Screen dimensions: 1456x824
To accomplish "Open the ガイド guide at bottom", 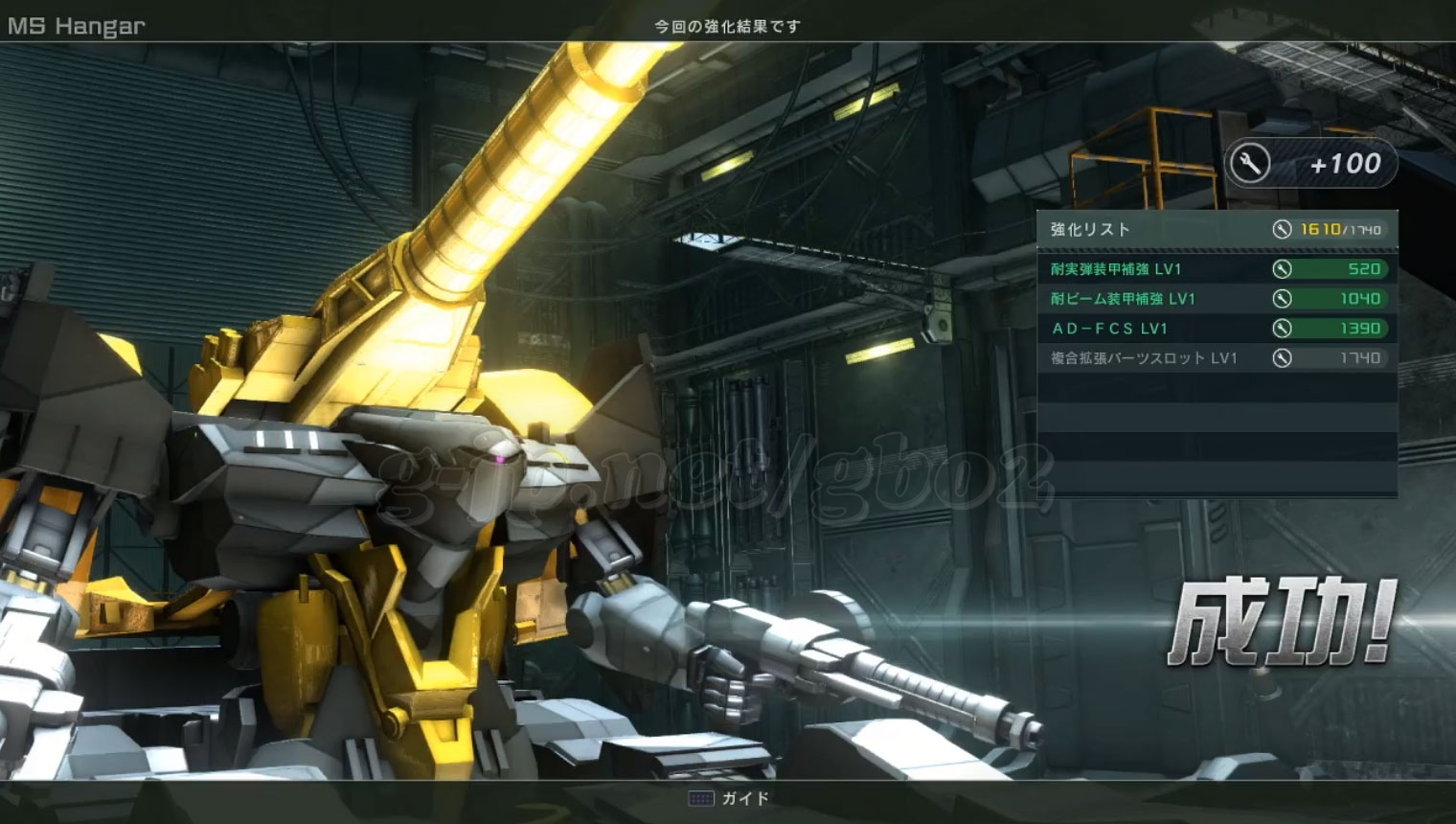I will [730, 798].
